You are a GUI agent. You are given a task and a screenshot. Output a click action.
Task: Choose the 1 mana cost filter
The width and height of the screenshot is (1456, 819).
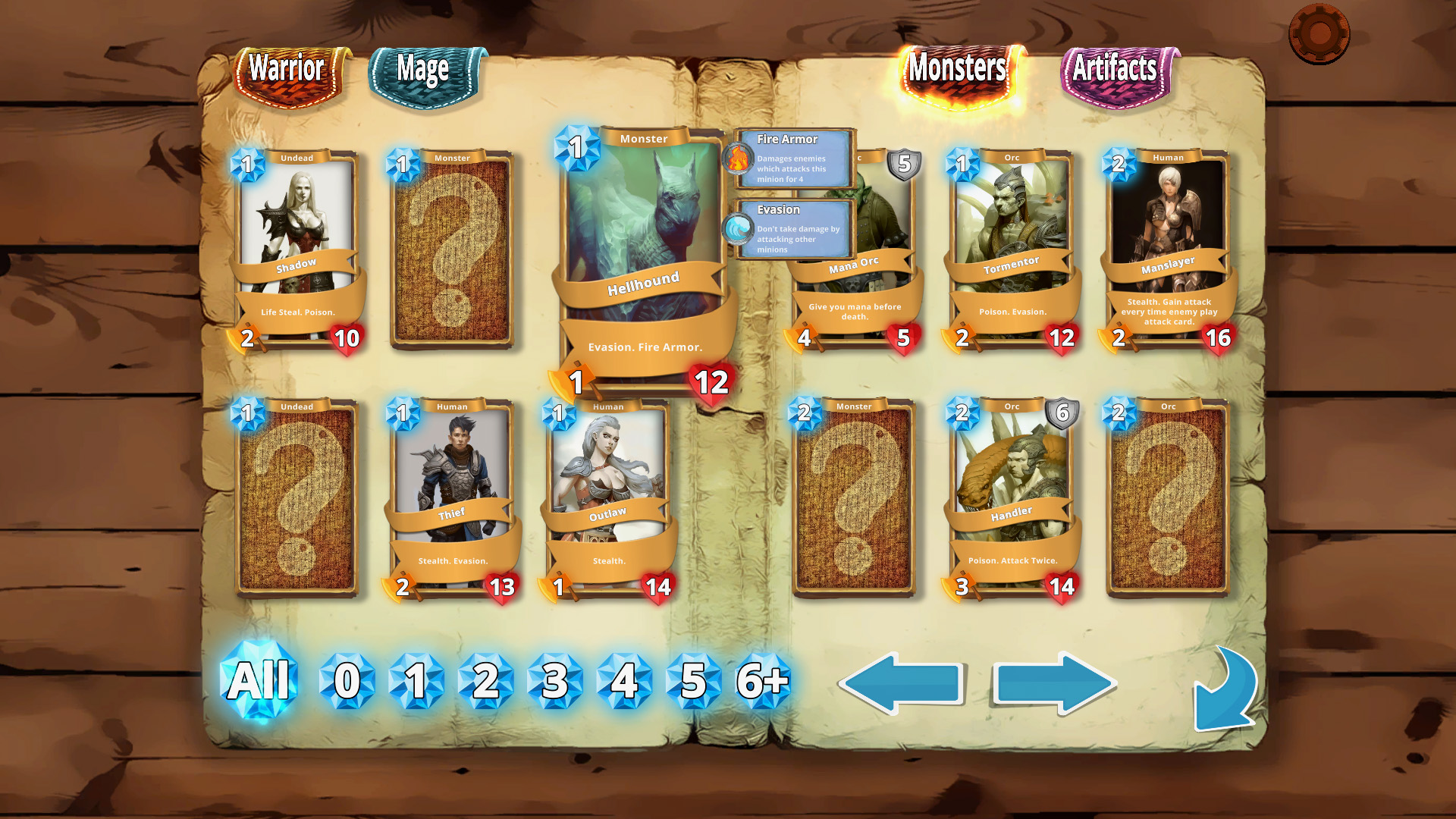click(x=416, y=681)
